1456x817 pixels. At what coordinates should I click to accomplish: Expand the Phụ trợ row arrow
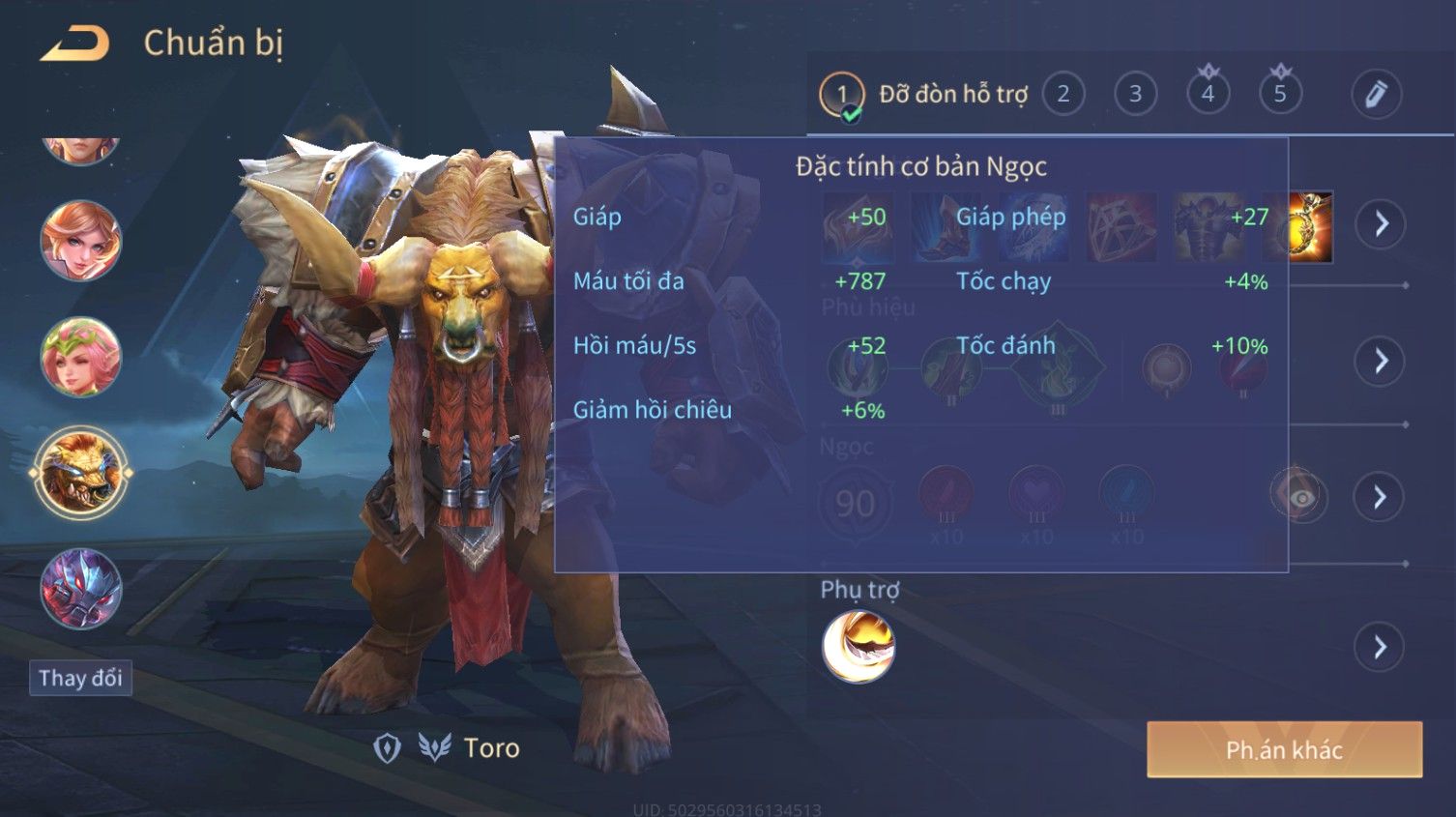tap(1381, 647)
